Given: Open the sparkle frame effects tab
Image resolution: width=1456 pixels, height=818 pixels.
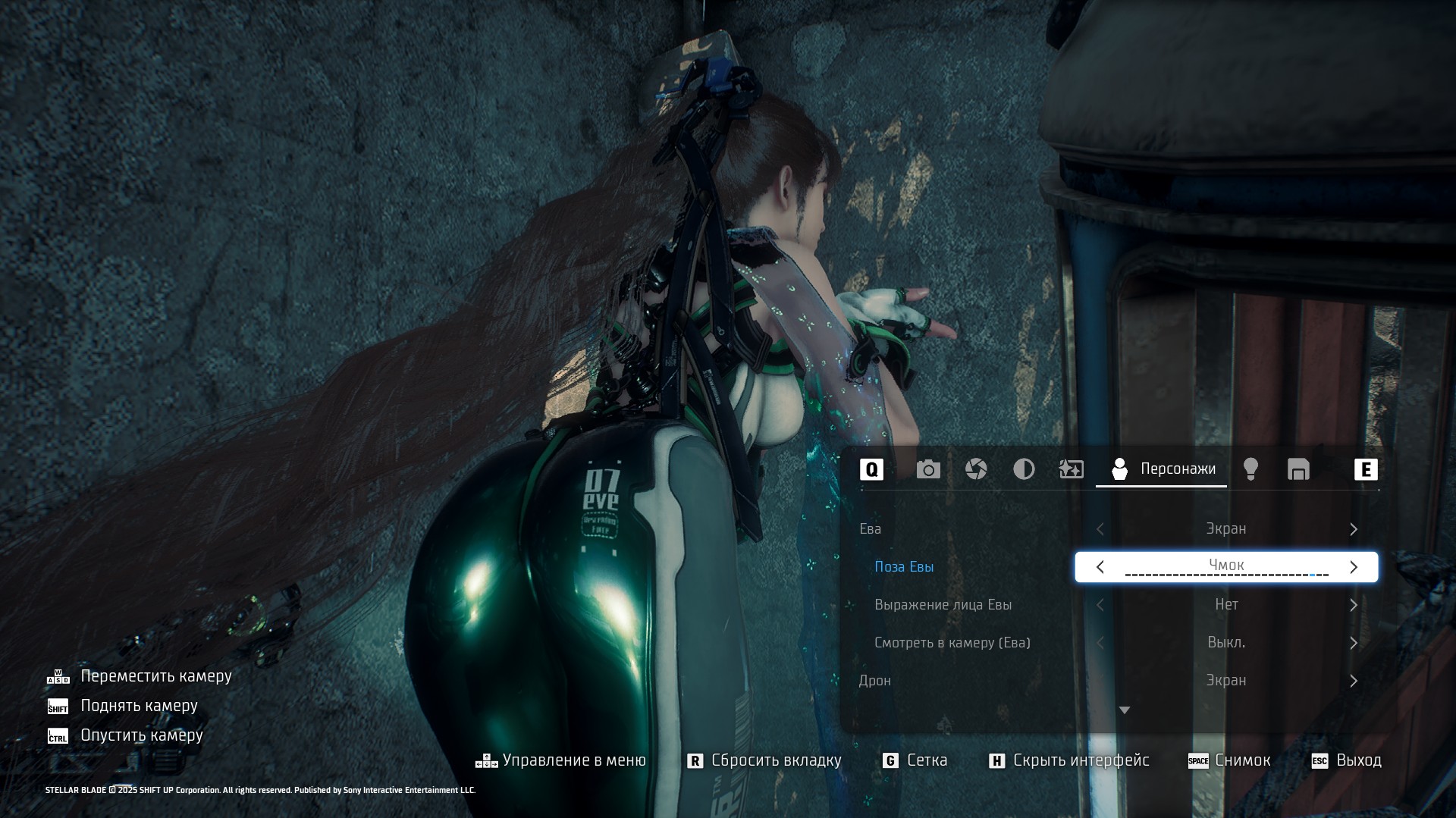Looking at the screenshot, I should (1071, 470).
